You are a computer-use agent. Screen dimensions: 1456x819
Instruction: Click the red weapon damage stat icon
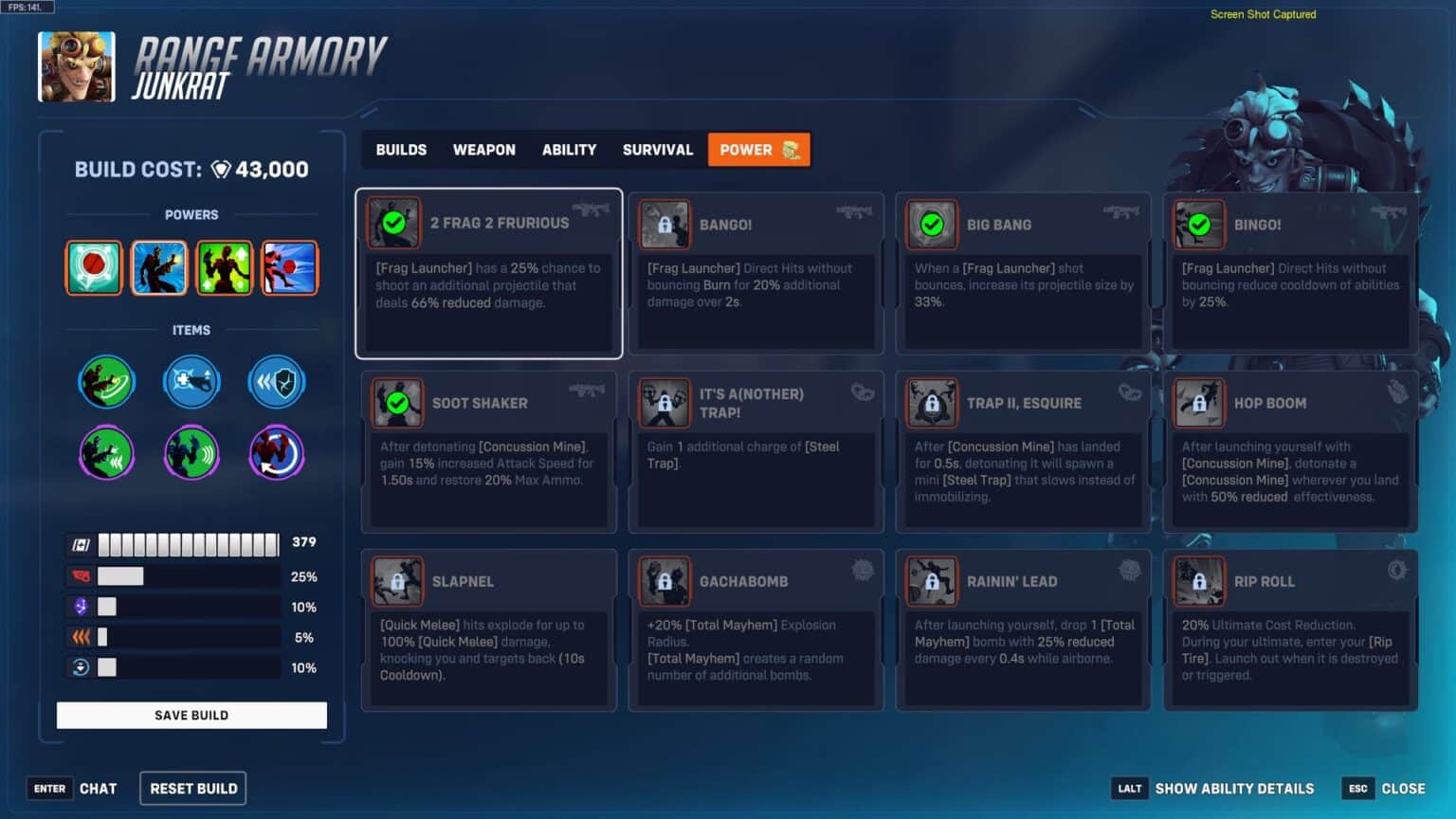82,573
